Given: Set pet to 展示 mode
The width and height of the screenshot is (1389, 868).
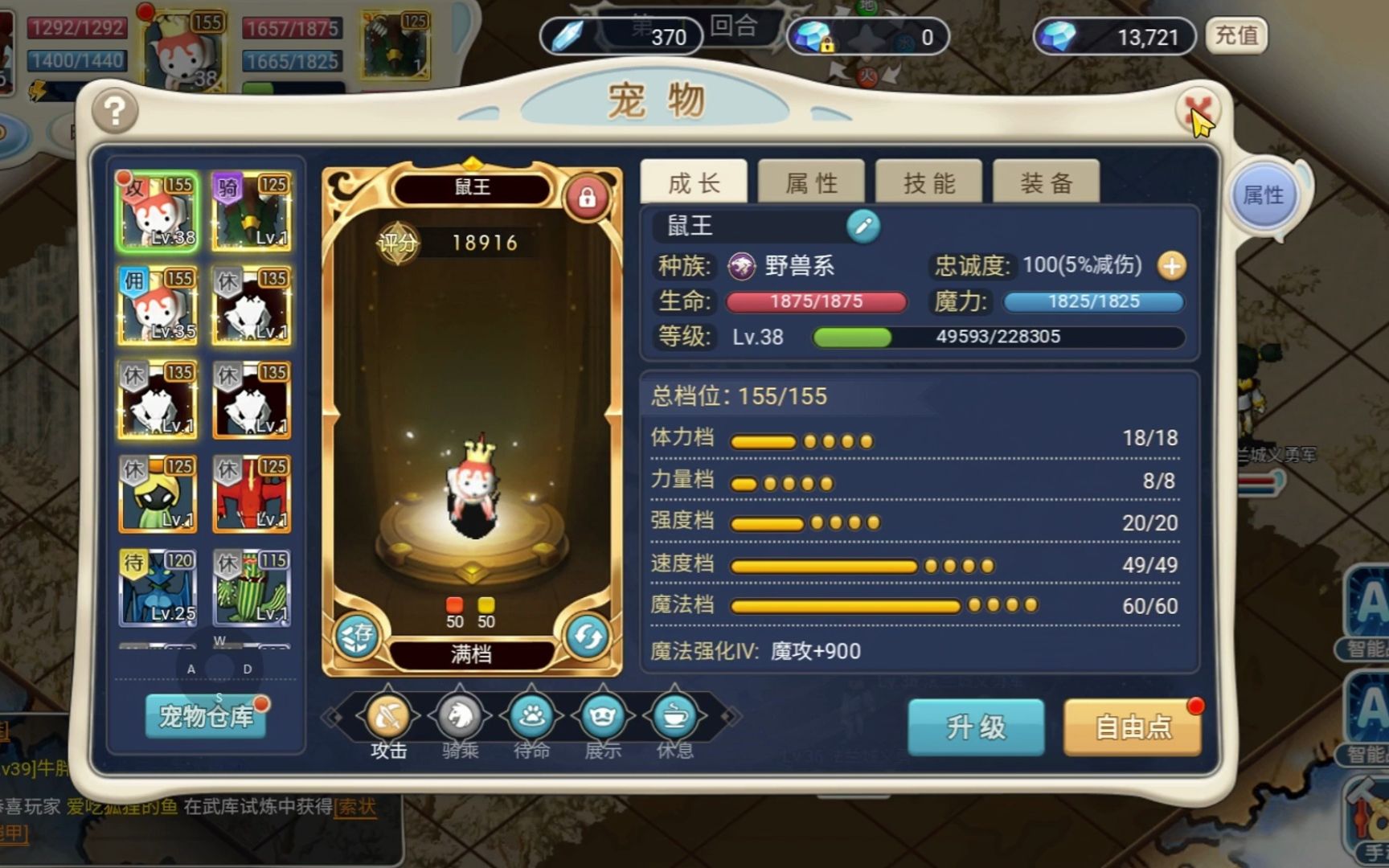Looking at the screenshot, I should (x=603, y=716).
